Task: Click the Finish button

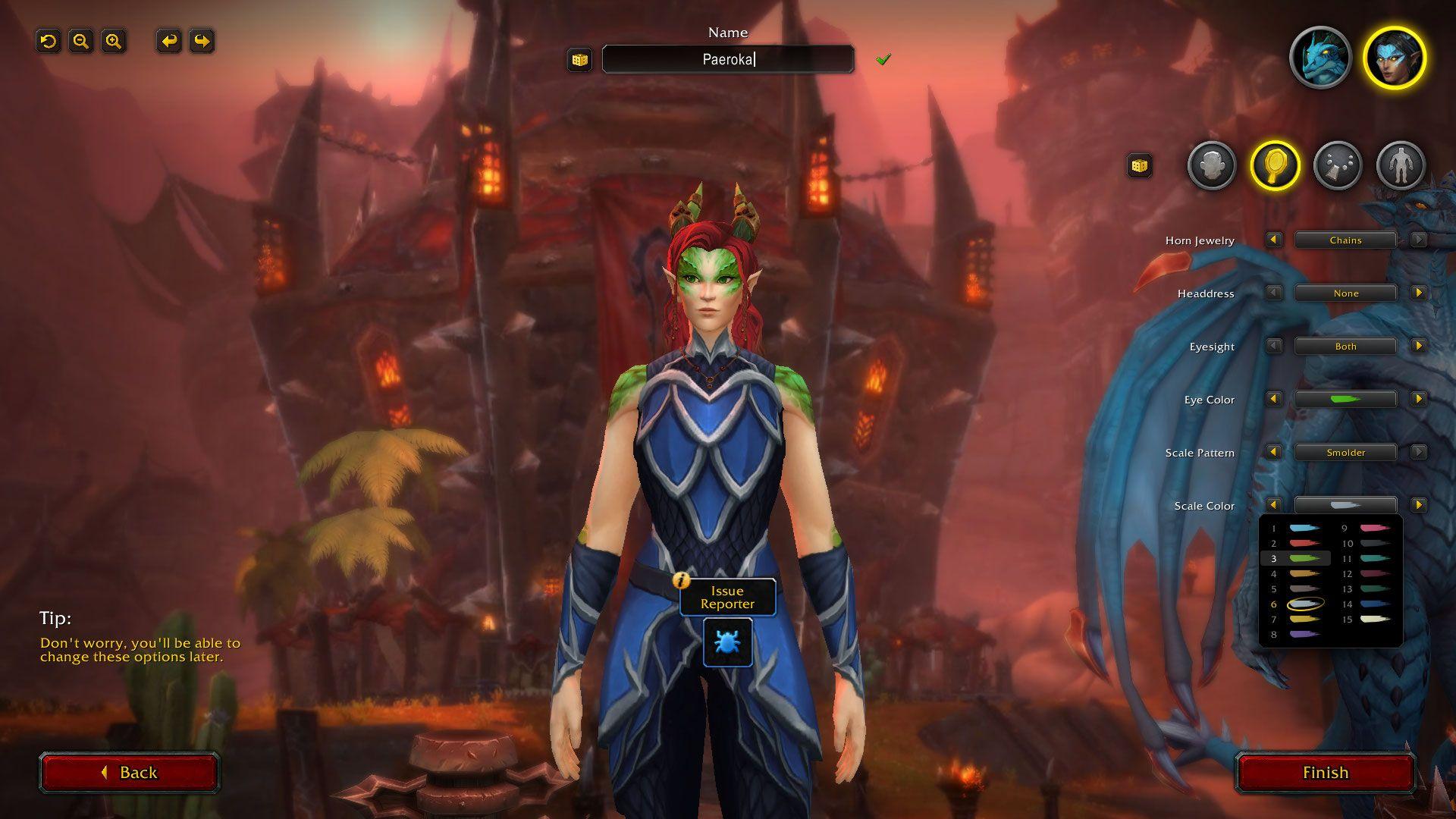Action: click(1325, 772)
